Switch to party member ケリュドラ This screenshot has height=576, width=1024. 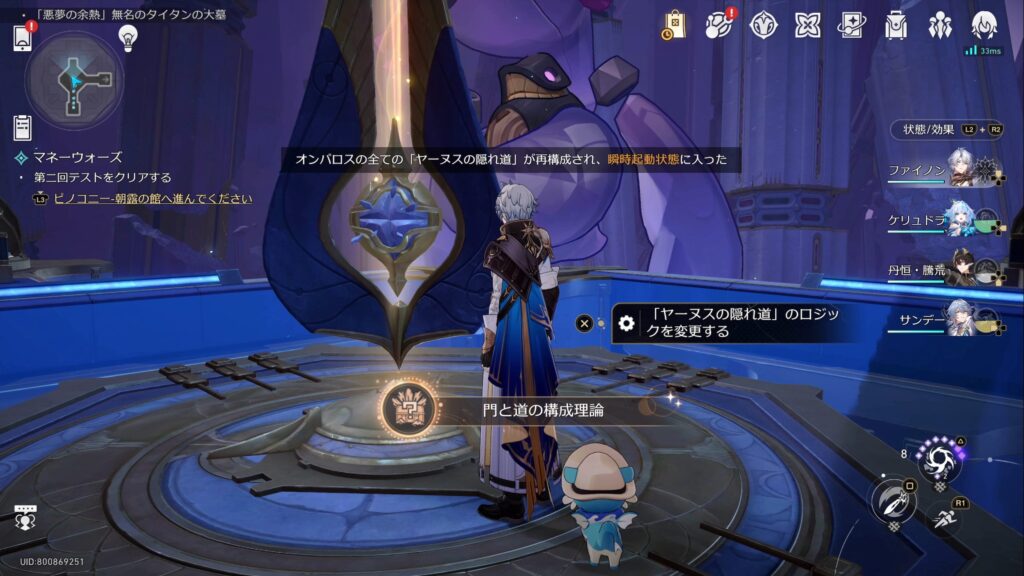(945, 220)
